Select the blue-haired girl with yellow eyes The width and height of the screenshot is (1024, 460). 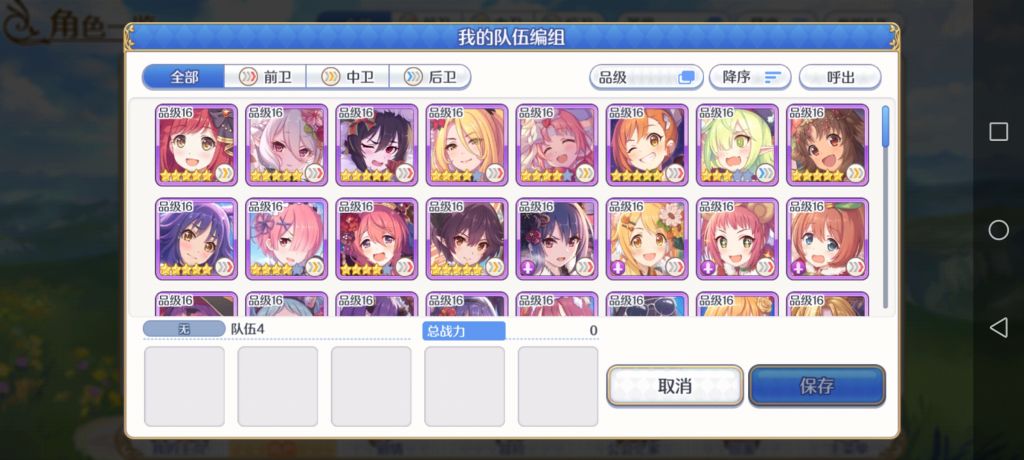(197, 238)
